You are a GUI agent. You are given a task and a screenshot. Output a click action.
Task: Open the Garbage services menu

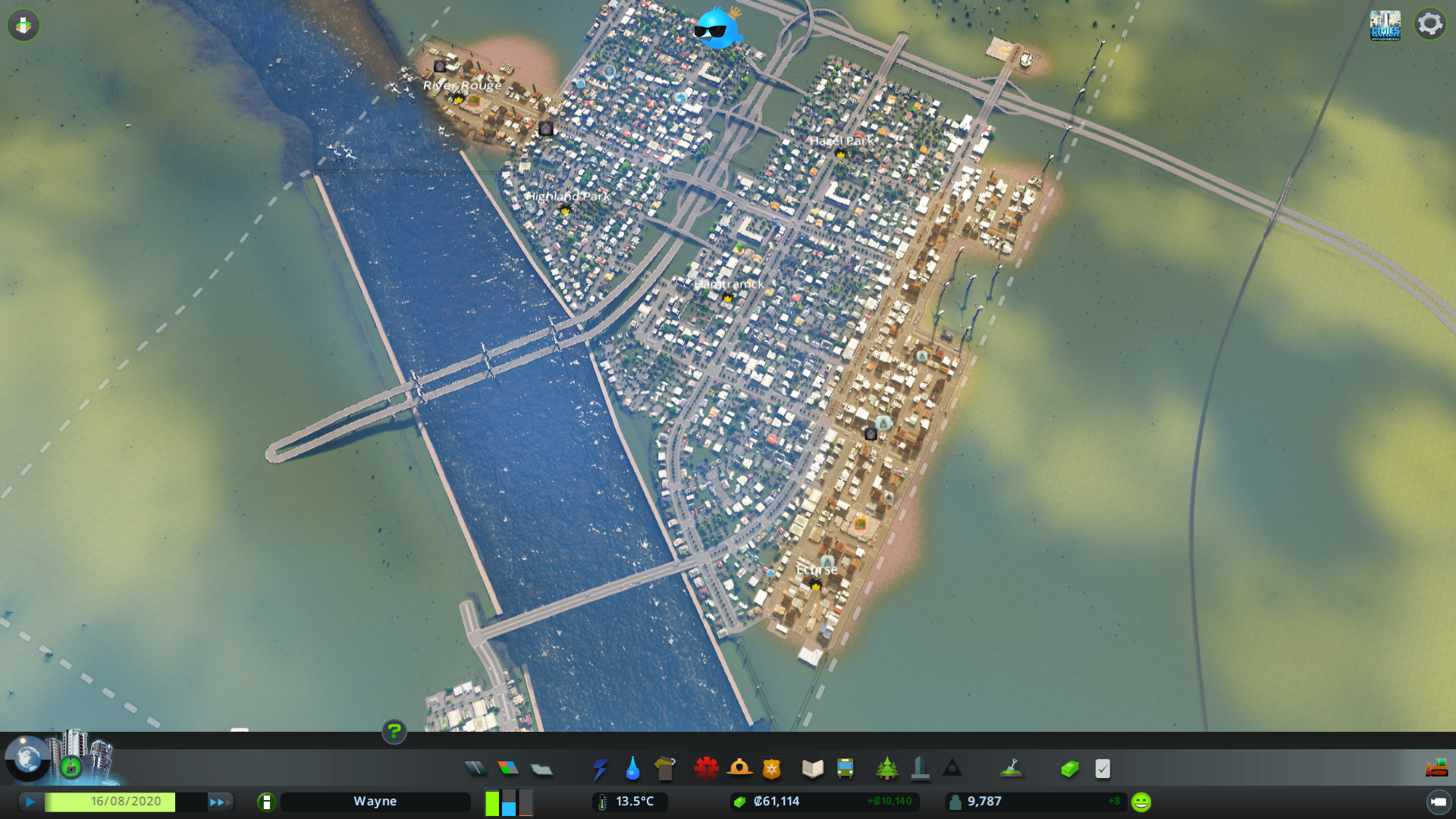pos(665,768)
